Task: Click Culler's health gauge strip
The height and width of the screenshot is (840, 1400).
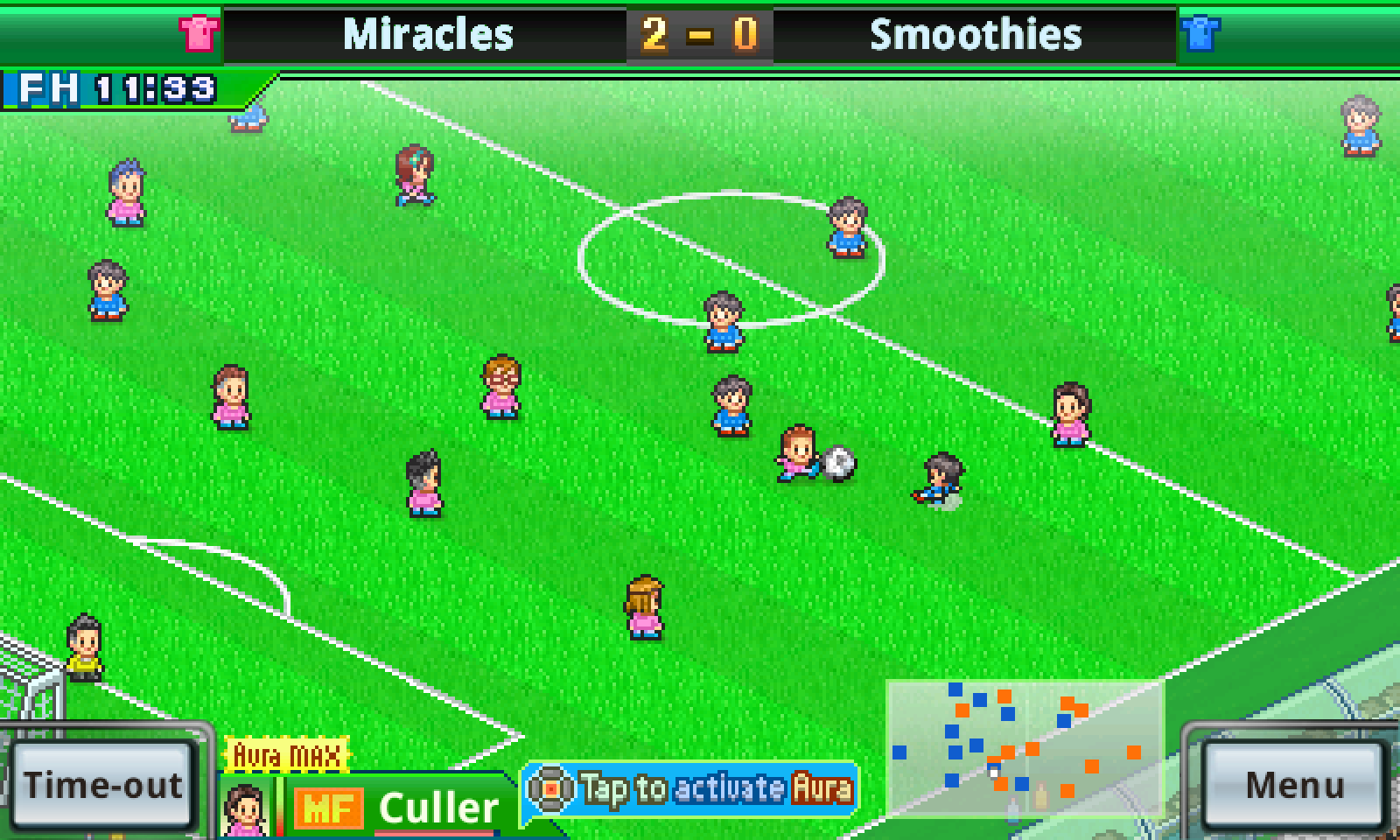Action: (280, 806)
